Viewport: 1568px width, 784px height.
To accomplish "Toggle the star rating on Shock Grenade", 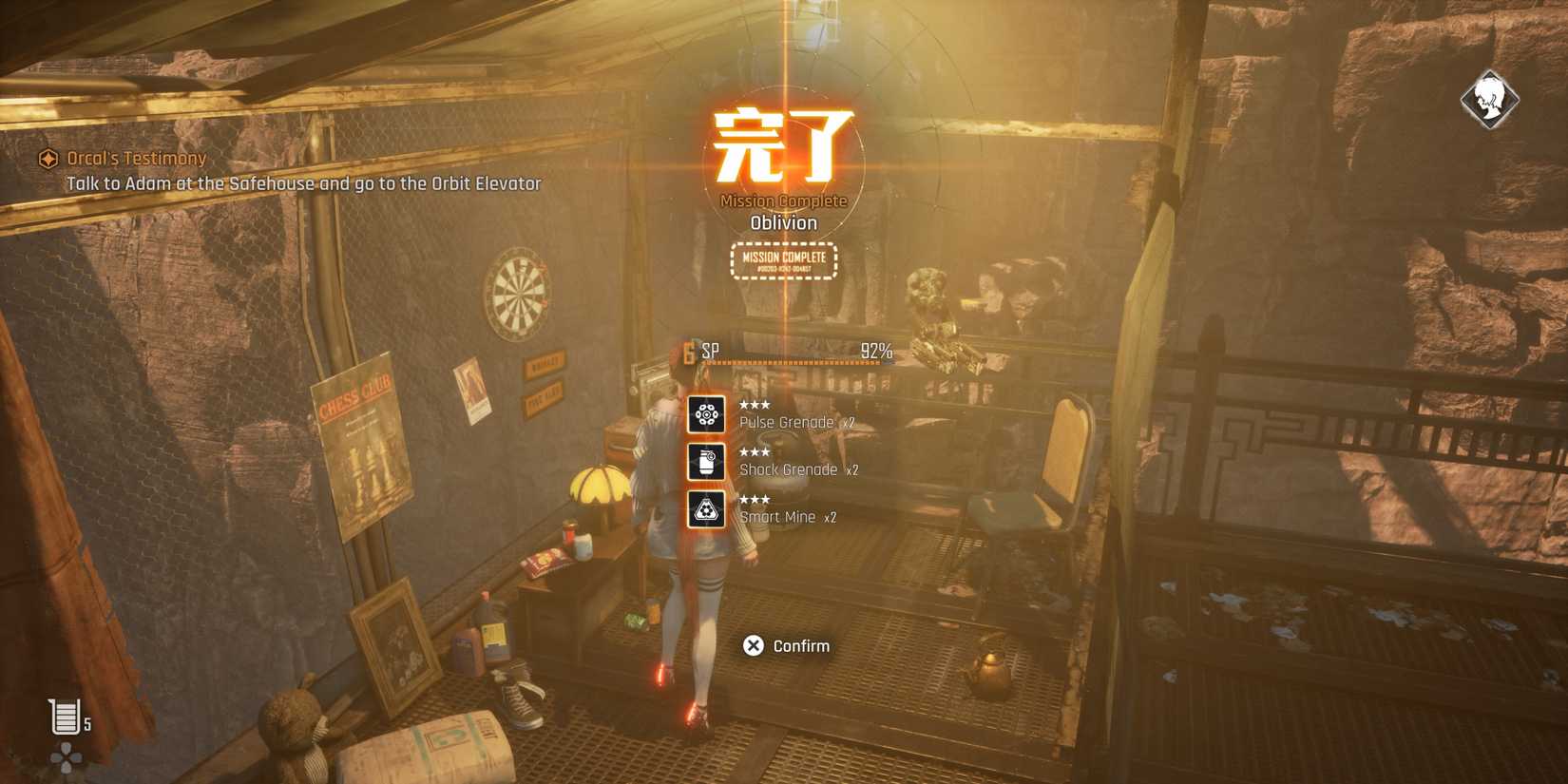I will click(755, 452).
